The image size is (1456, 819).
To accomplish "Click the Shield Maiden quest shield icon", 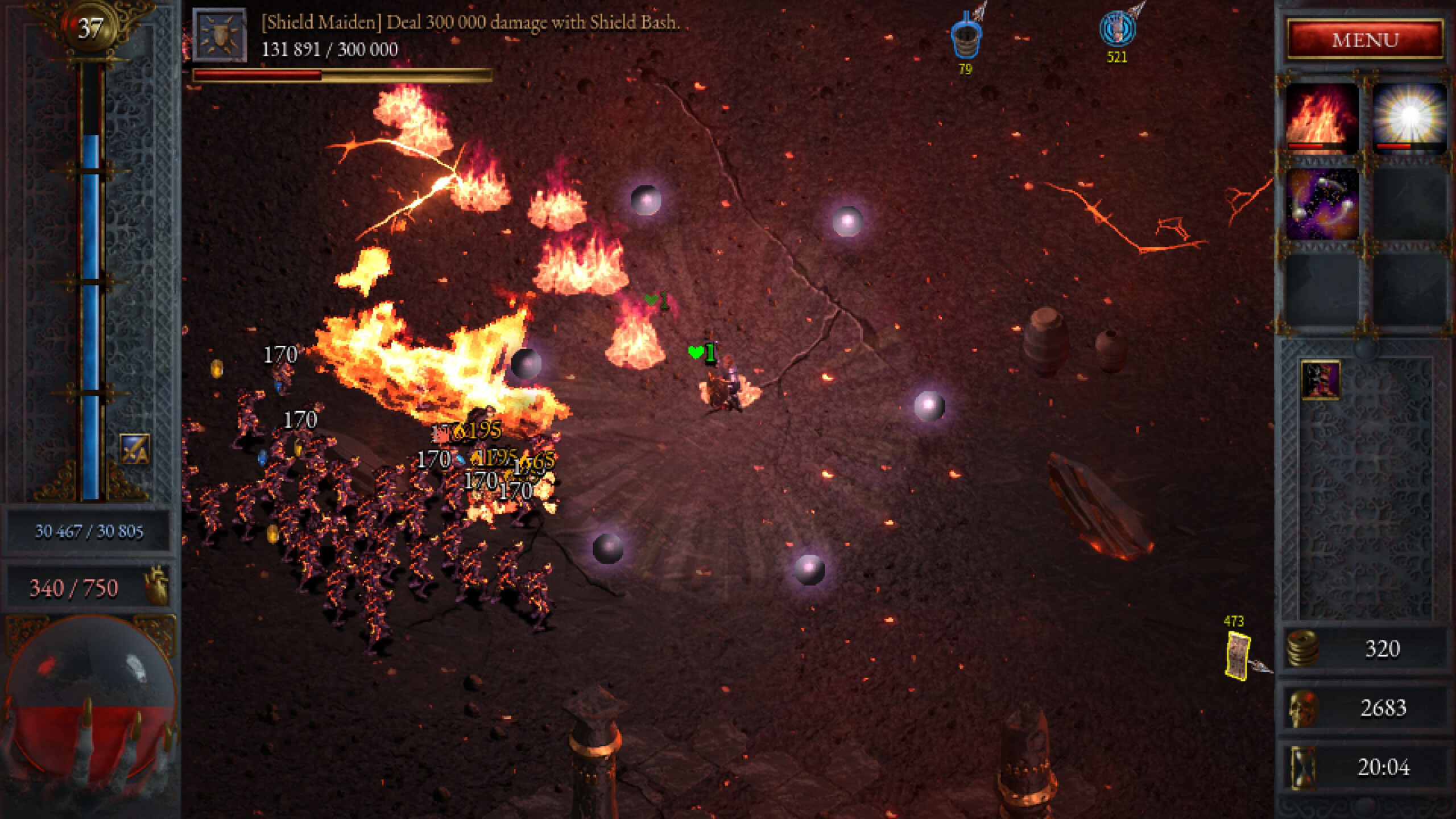I will click(x=220, y=35).
